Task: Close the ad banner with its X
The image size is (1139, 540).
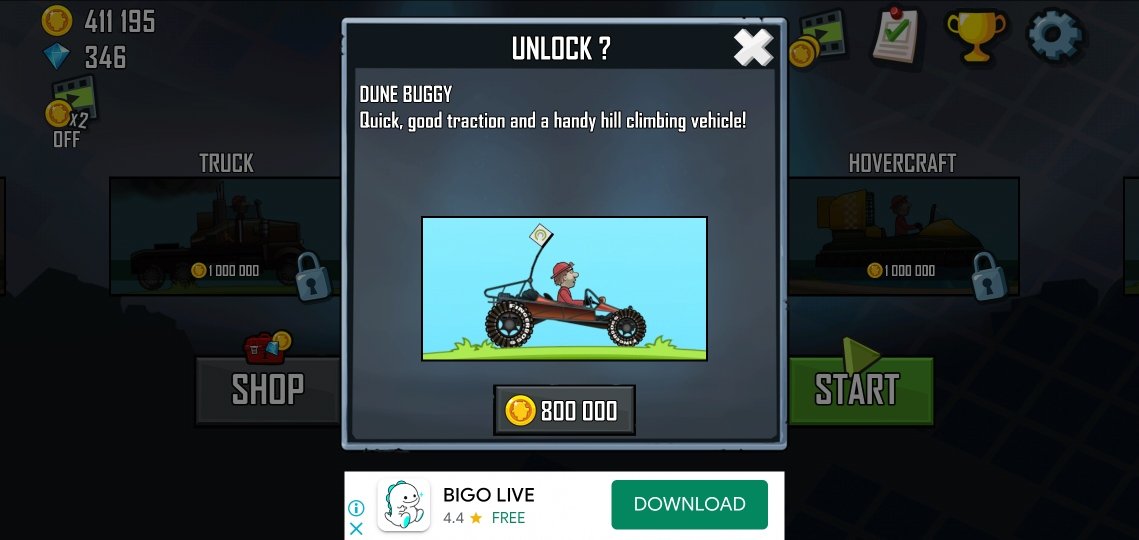Action: (356, 529)
